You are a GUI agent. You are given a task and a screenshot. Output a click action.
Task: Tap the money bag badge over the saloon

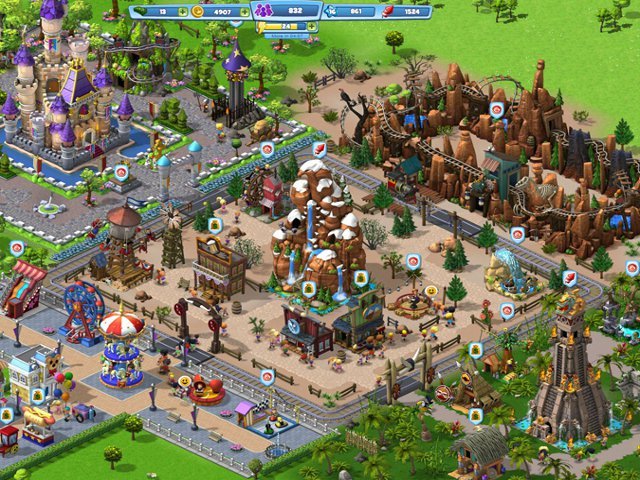point(215,225)
